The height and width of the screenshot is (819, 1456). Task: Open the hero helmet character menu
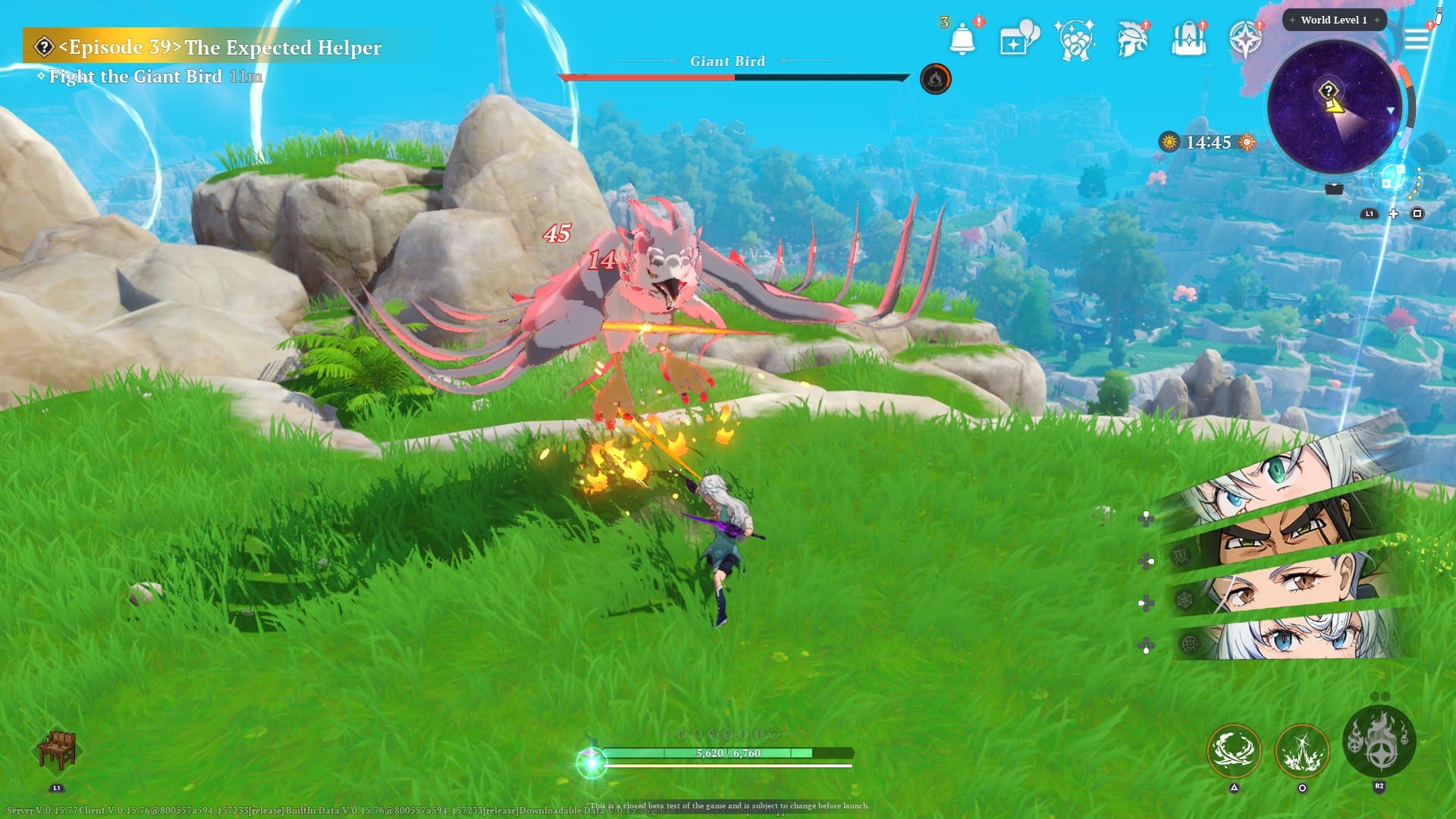pyautogui.click(x=1132, y=39)
